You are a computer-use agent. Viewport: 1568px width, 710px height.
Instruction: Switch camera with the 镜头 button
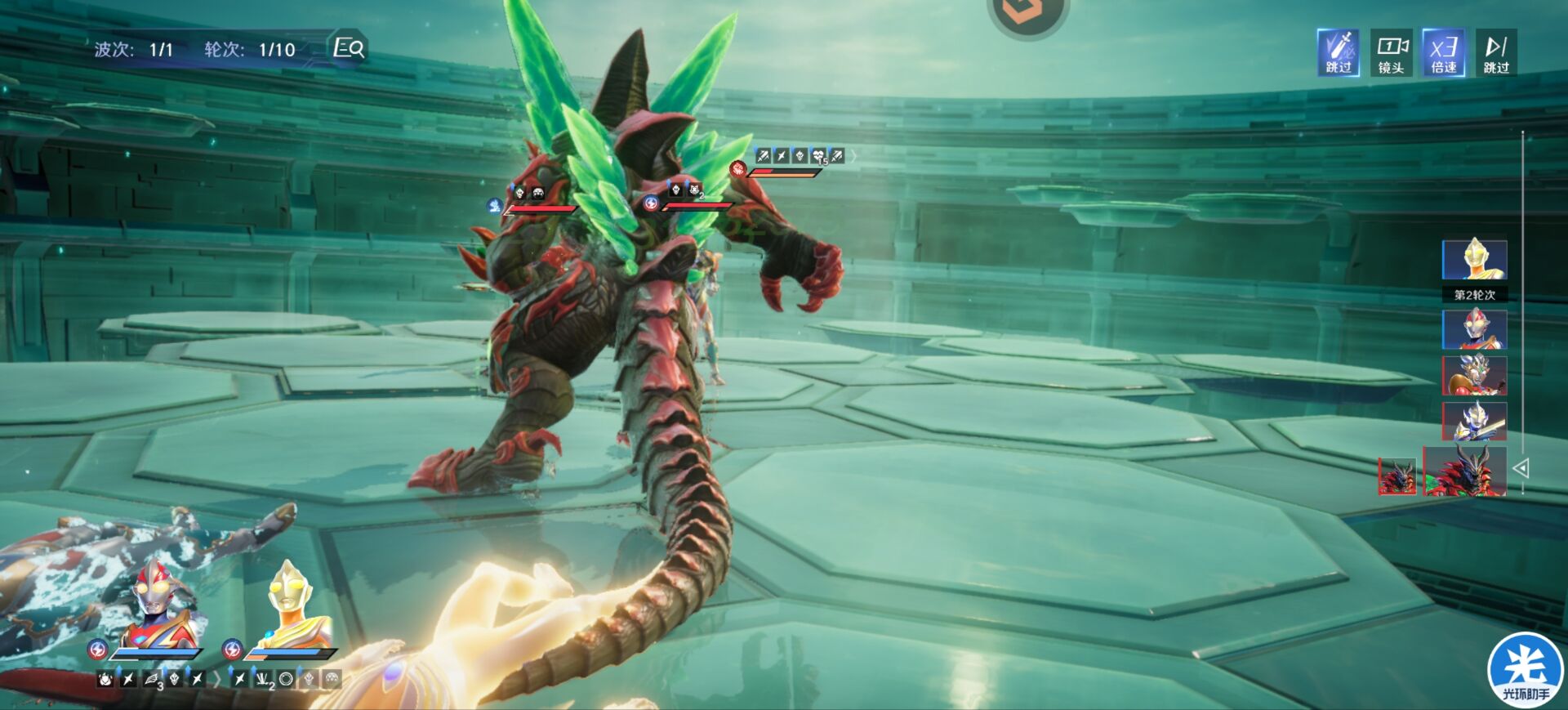click(x=1391, y=52)
